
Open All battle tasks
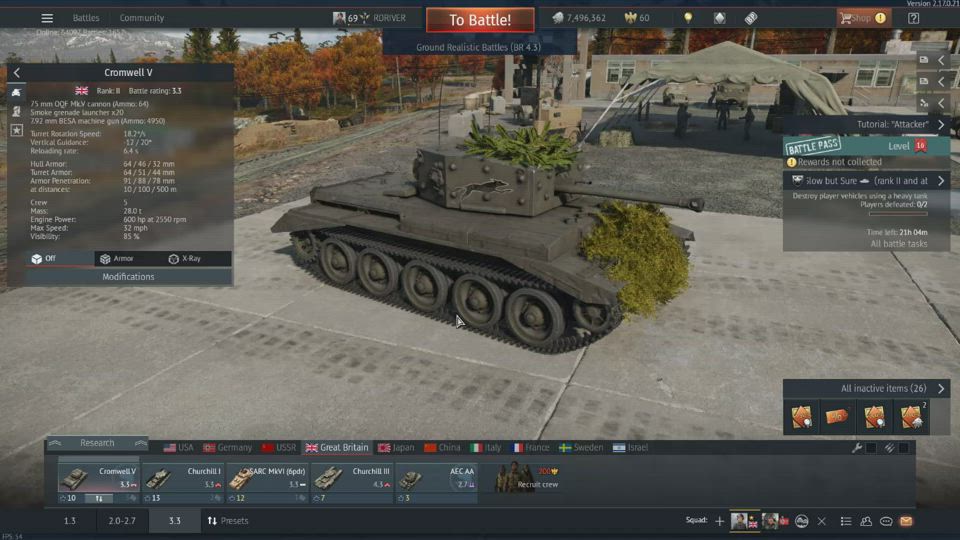tap(898, 244)
